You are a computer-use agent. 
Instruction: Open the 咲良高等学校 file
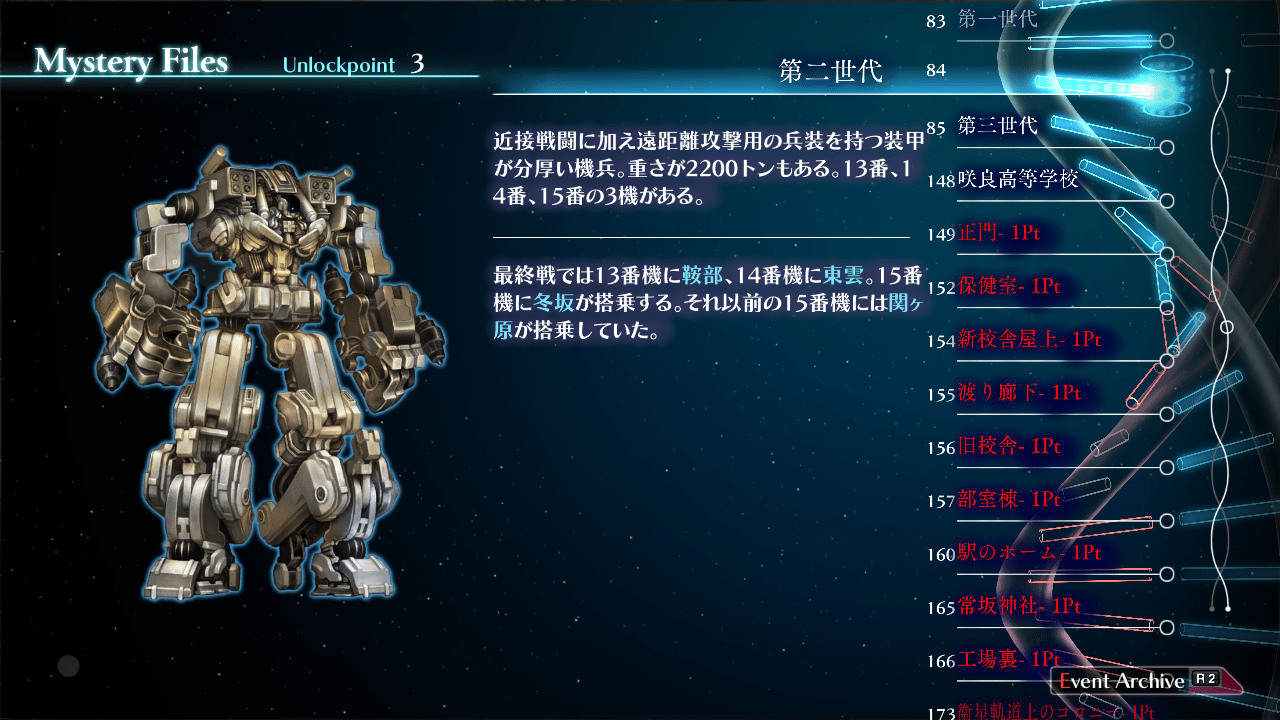[1018, 180]
